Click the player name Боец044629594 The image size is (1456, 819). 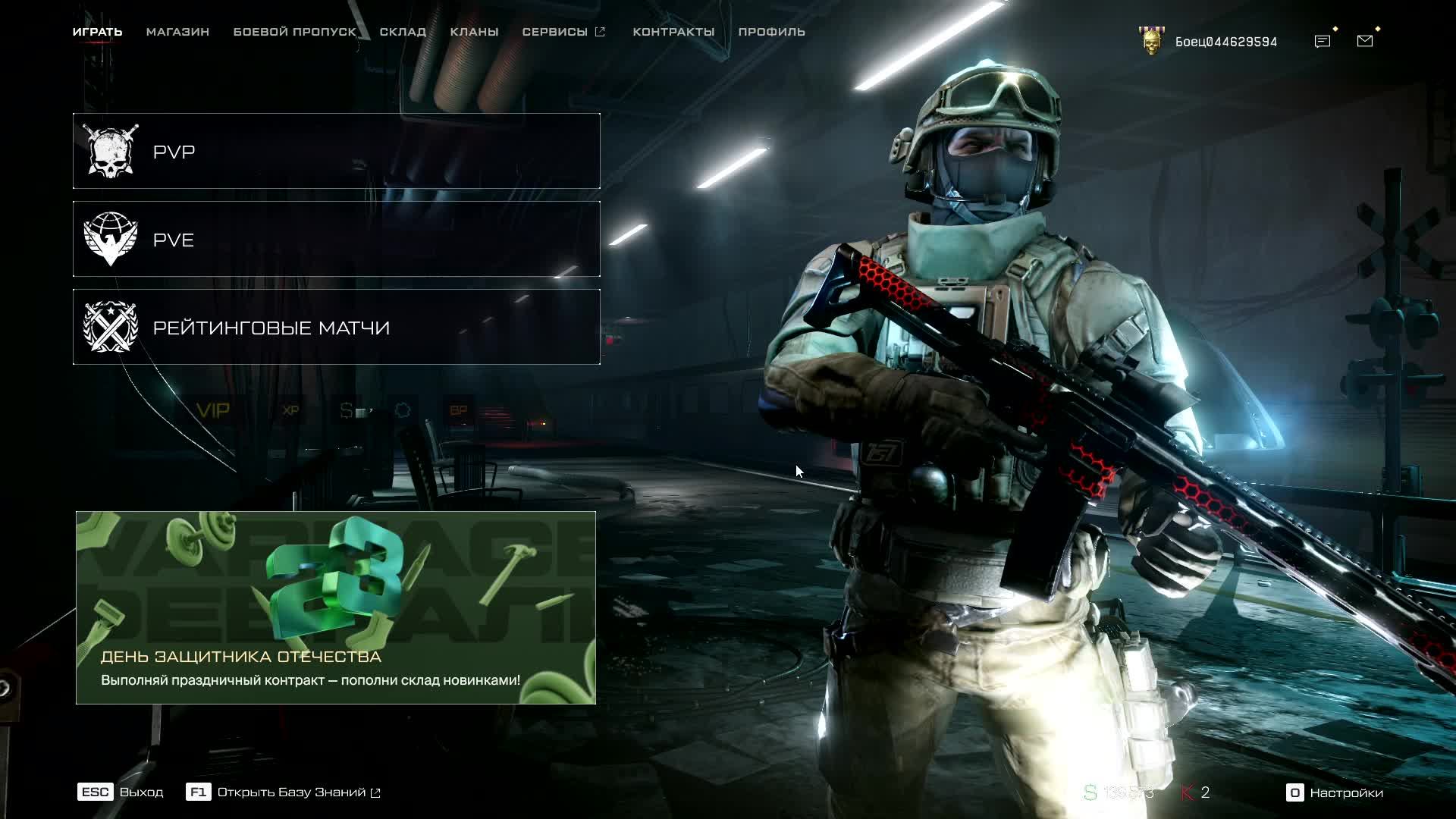[1225, 42]
